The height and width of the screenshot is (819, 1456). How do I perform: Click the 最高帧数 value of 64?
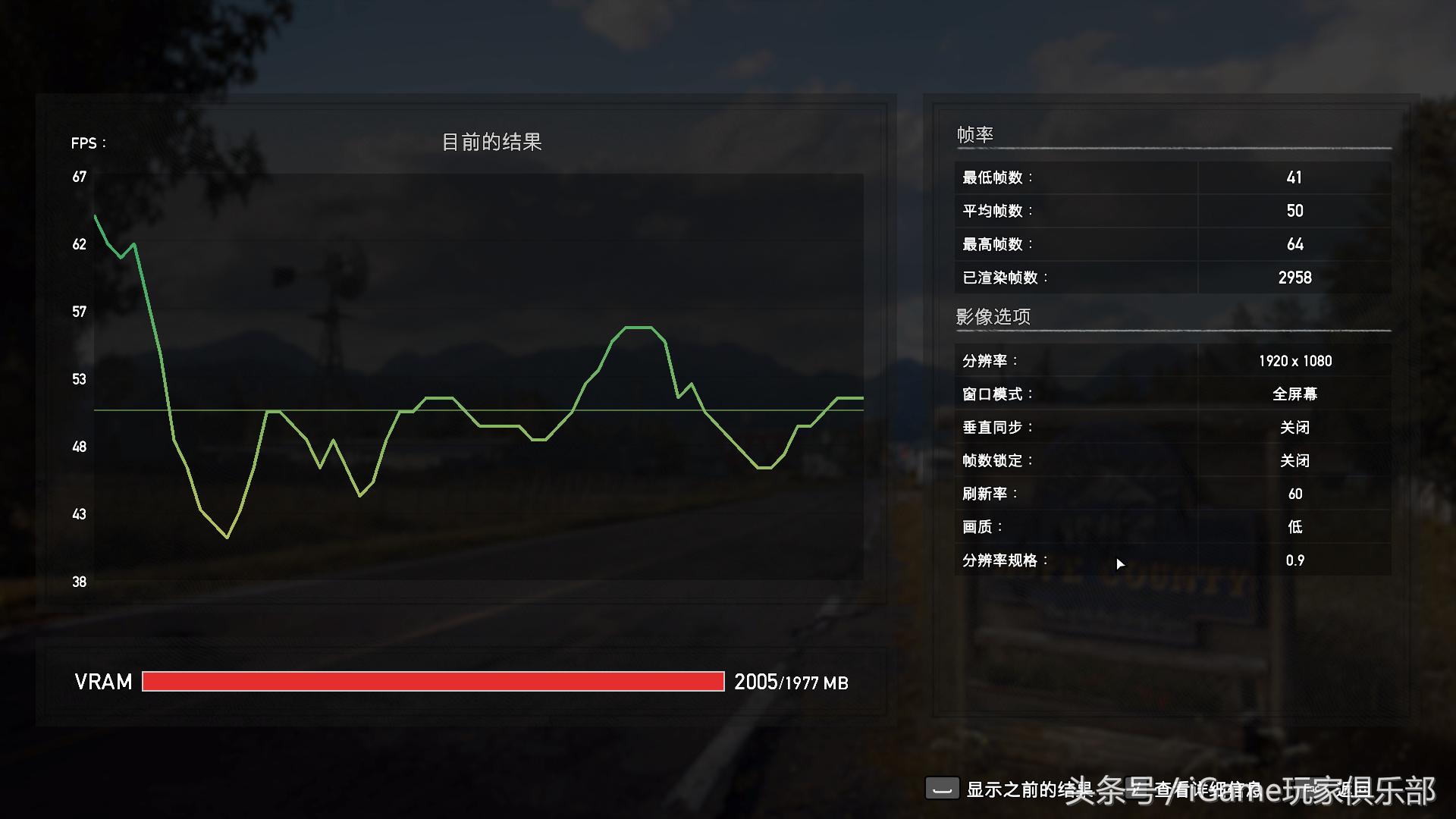(x=1294, y=243)
